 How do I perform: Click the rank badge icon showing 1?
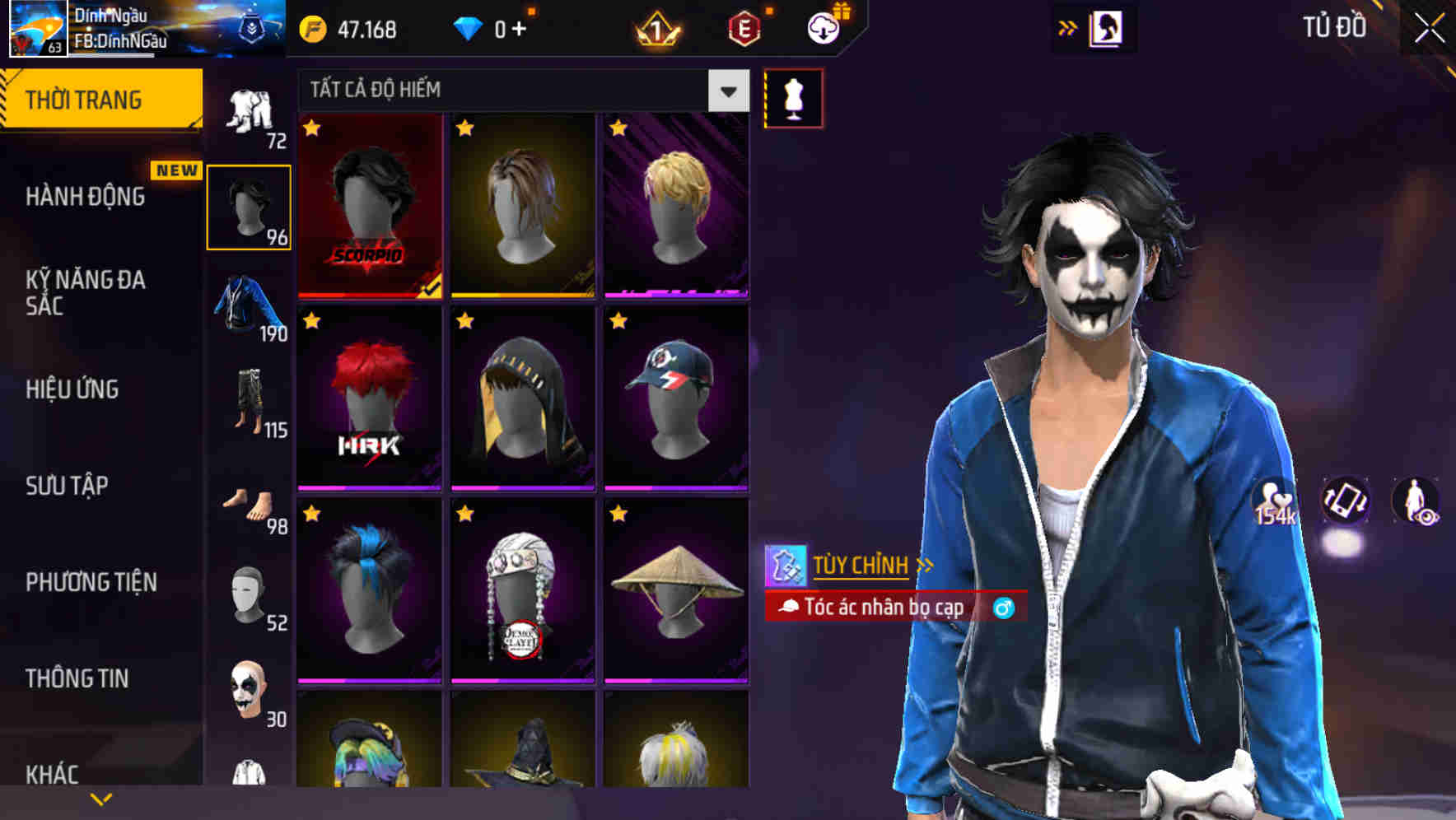click(655, 29)
